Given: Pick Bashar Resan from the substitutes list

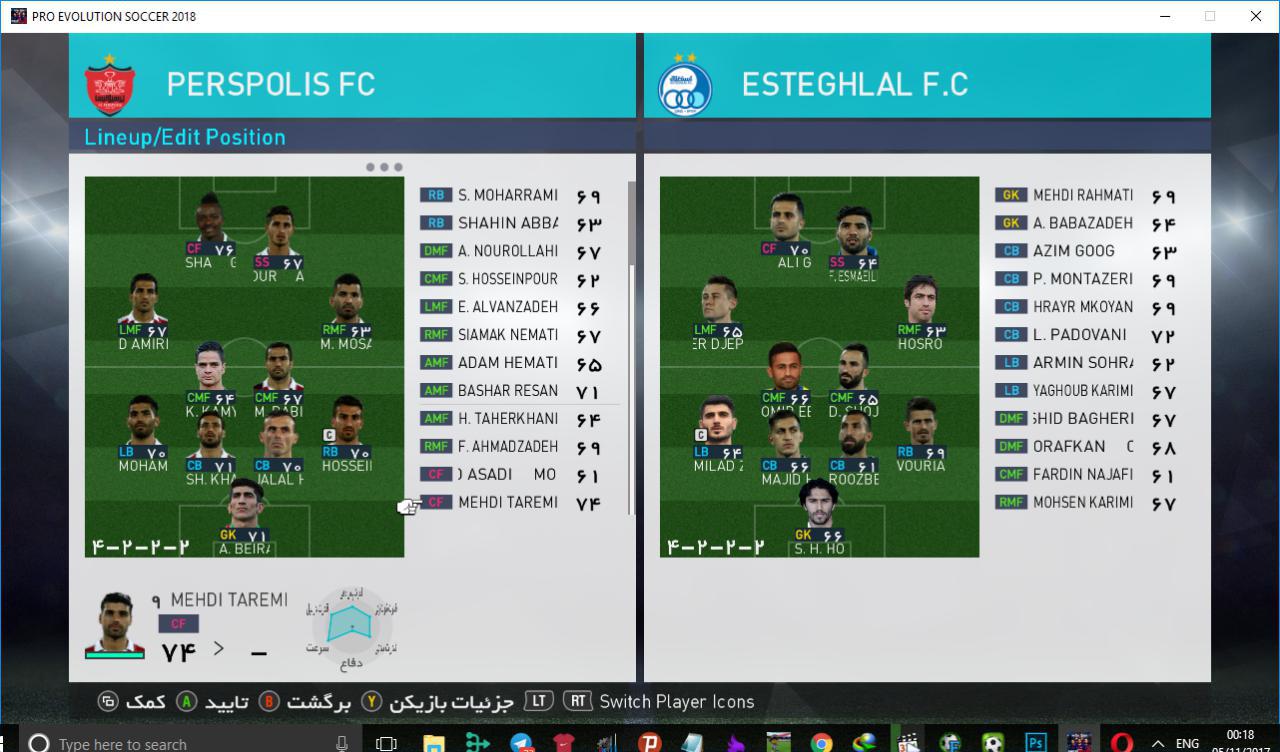Looking at the screenshot, I should [508, 391].
